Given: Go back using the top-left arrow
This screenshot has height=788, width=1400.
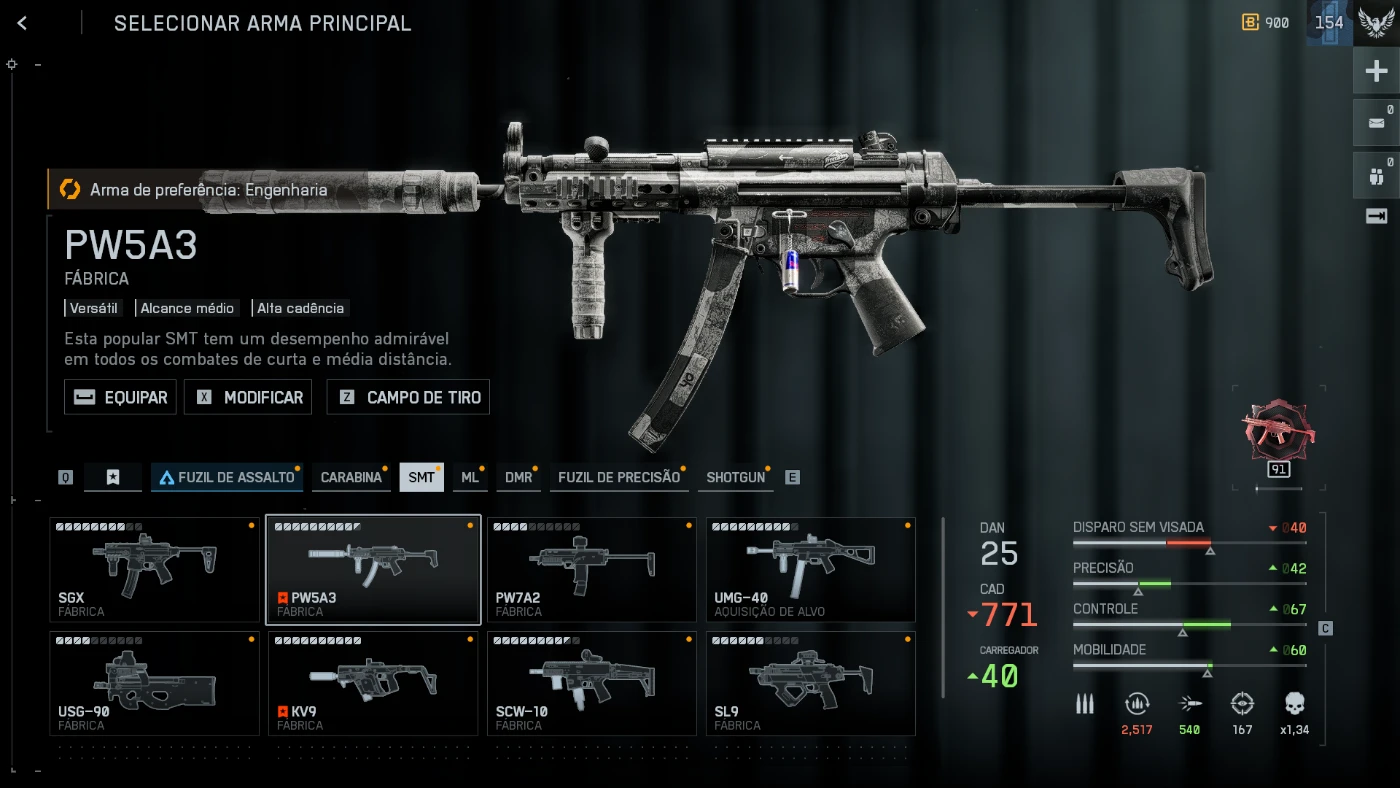Looking at the screenshot, I should [22, 23].
